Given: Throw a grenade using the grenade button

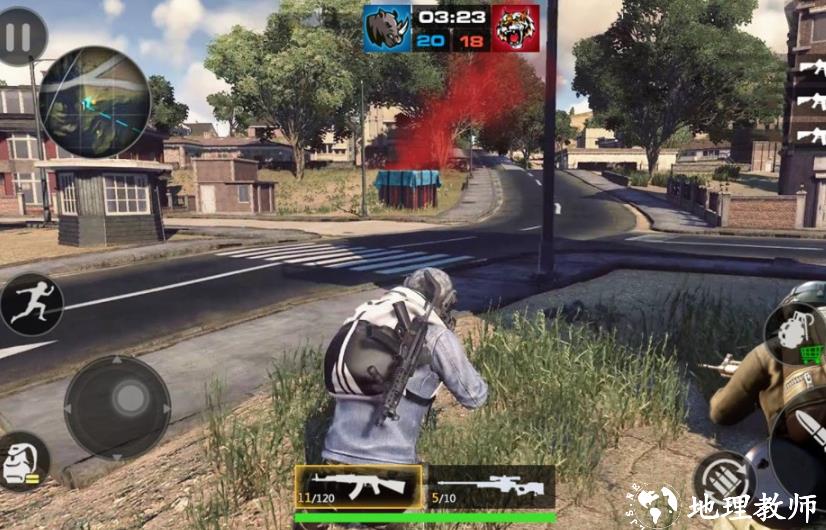Looking at the screenshot, I should [x=793, y=331].
